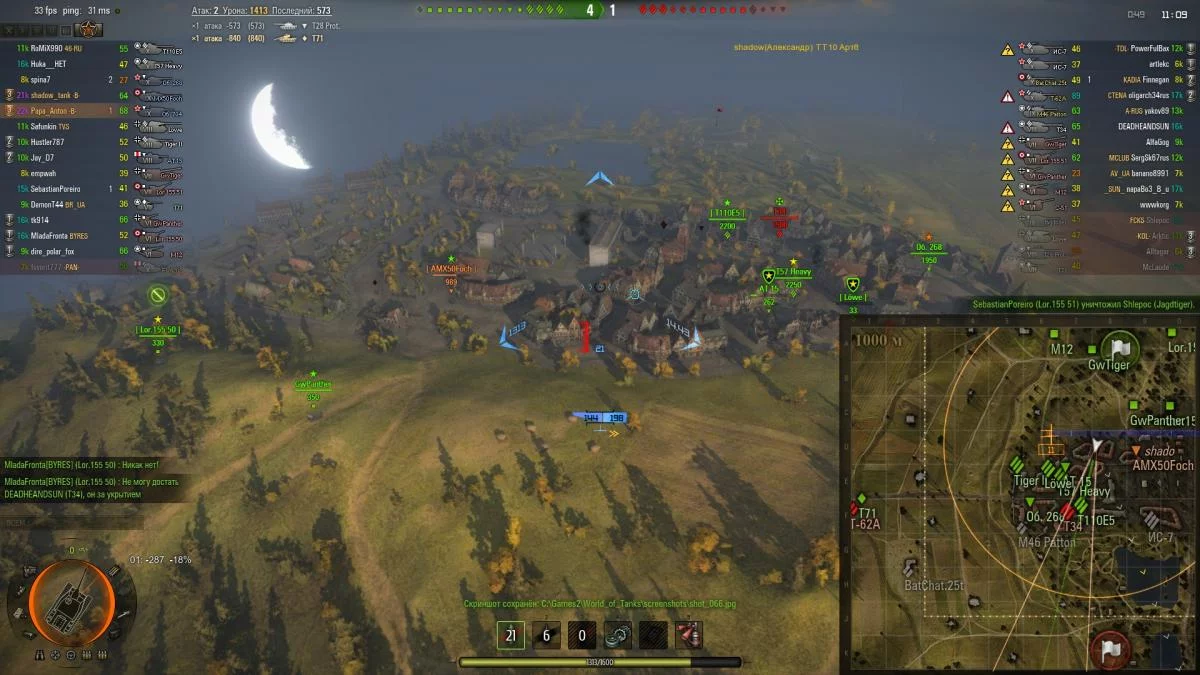Select enemy Finnegan with the BatChat 25t
This screenshot has width=1200, height=675.
coord(1145,79)
